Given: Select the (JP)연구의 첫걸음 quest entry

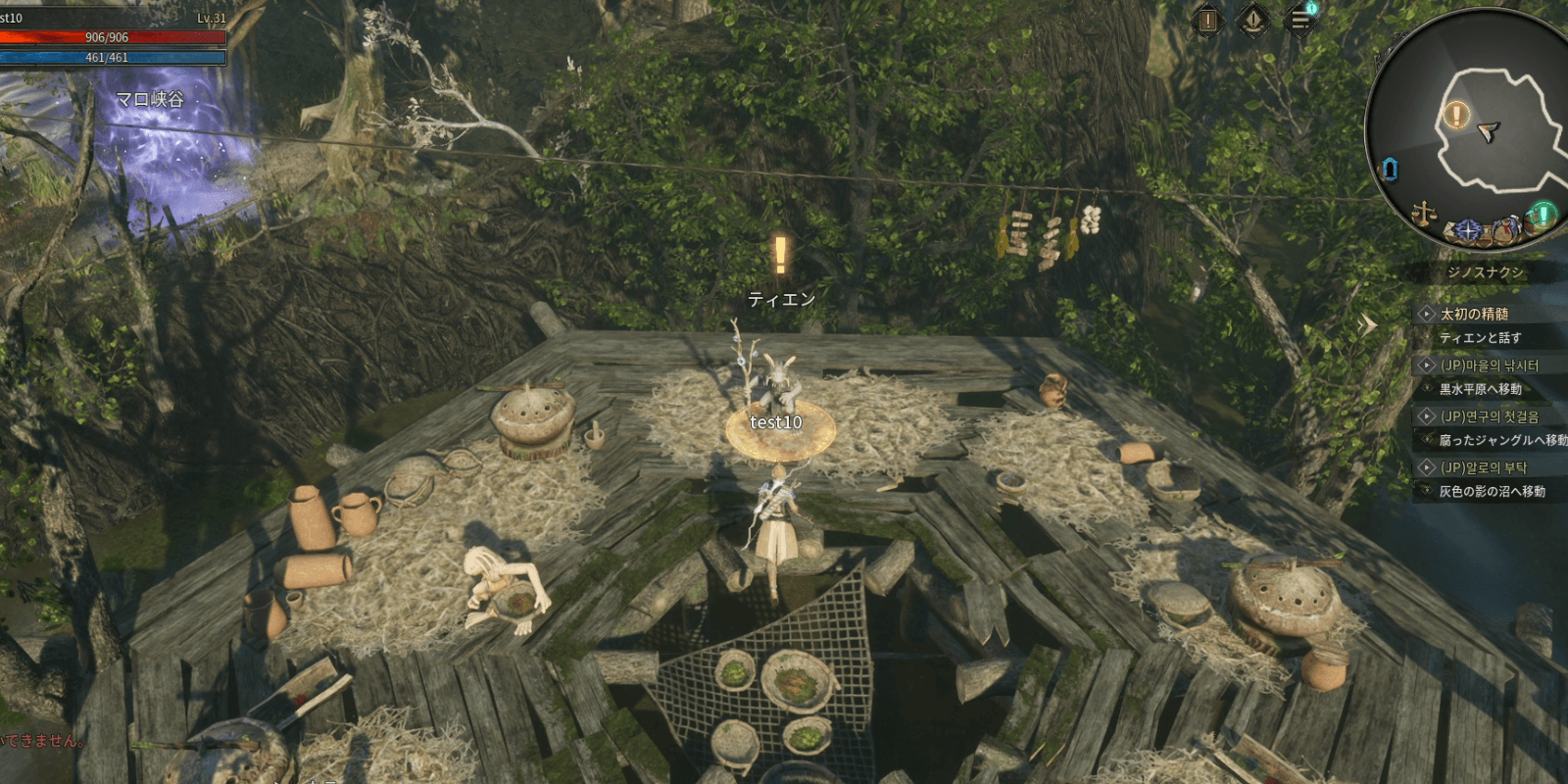Looking at the screenshot, I should pos(1489,416).
